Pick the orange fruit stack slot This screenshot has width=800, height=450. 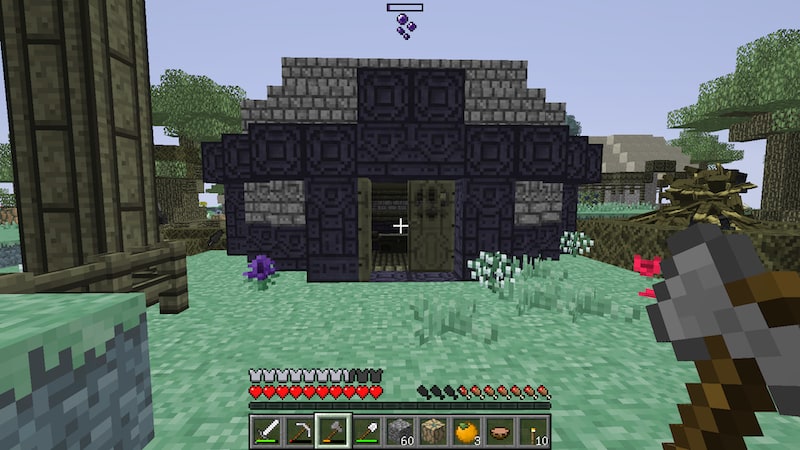(466, 430)
